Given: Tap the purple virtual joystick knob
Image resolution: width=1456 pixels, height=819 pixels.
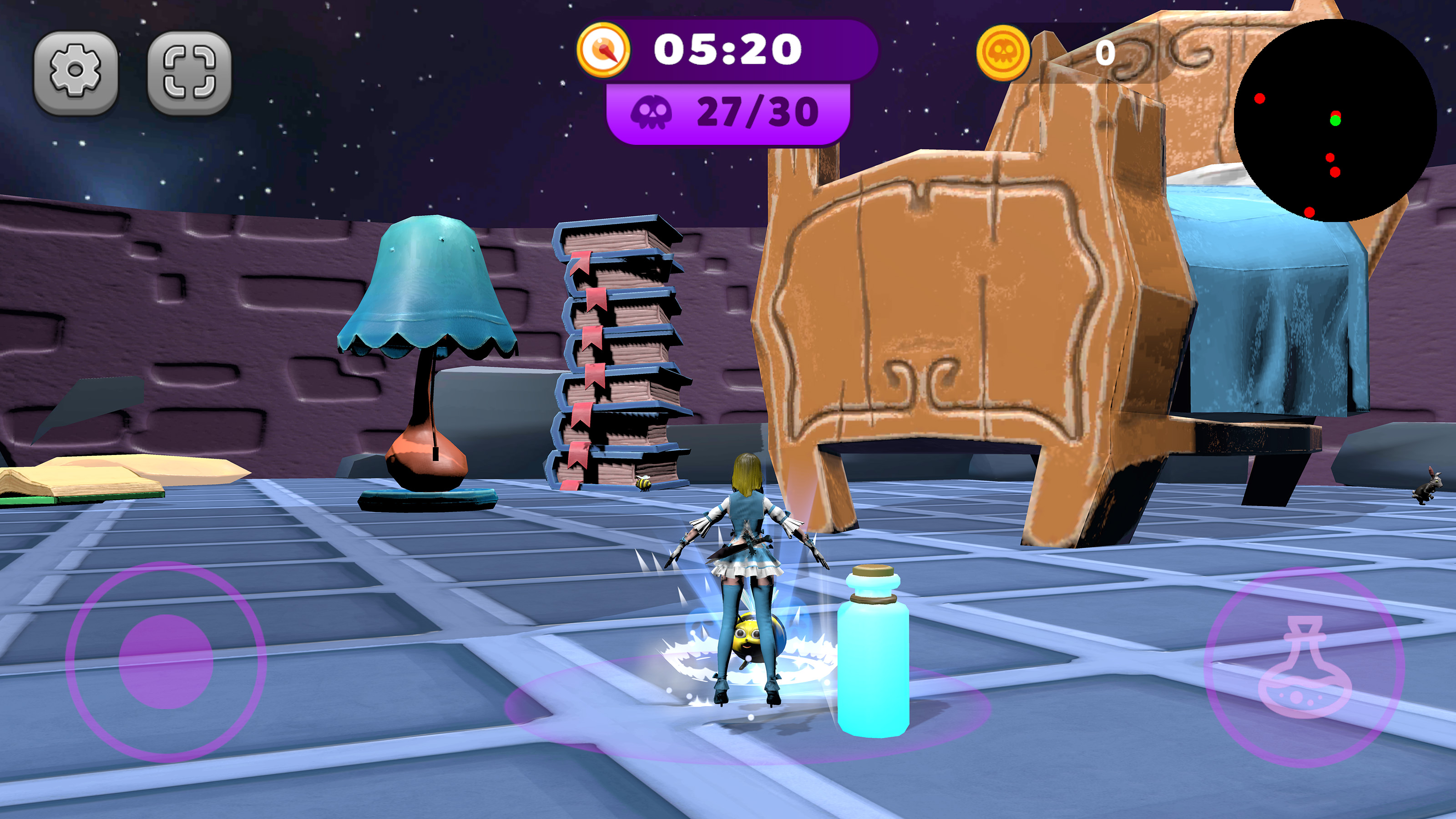Looking at the screenshot, I should 166,661.
